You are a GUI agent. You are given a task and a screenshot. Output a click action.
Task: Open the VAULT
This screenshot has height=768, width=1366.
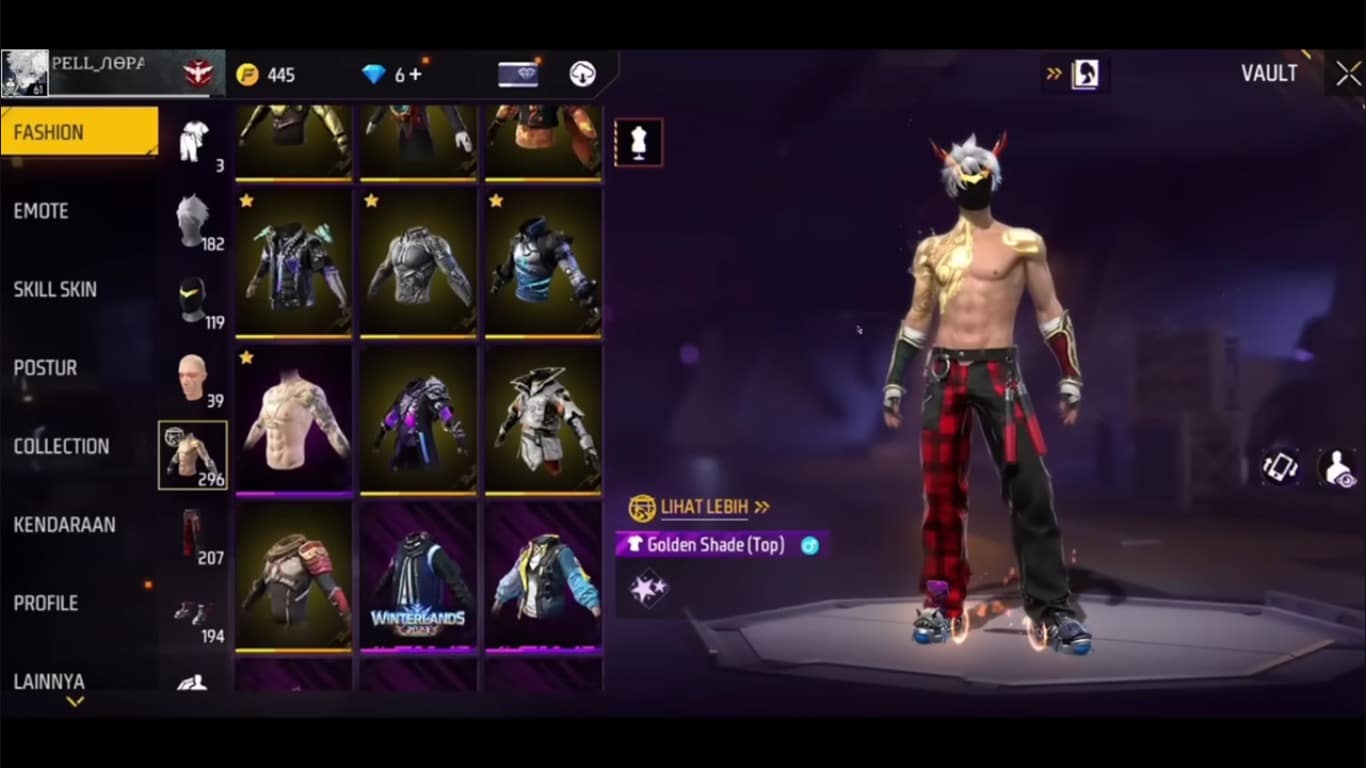pyautogui.click(x=1270, y=72)
